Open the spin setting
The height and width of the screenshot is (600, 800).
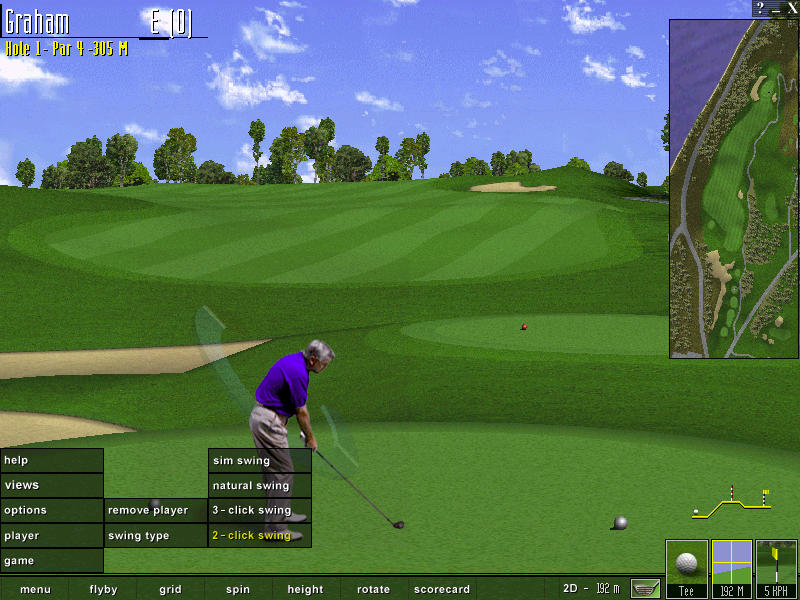click(238, 590)
